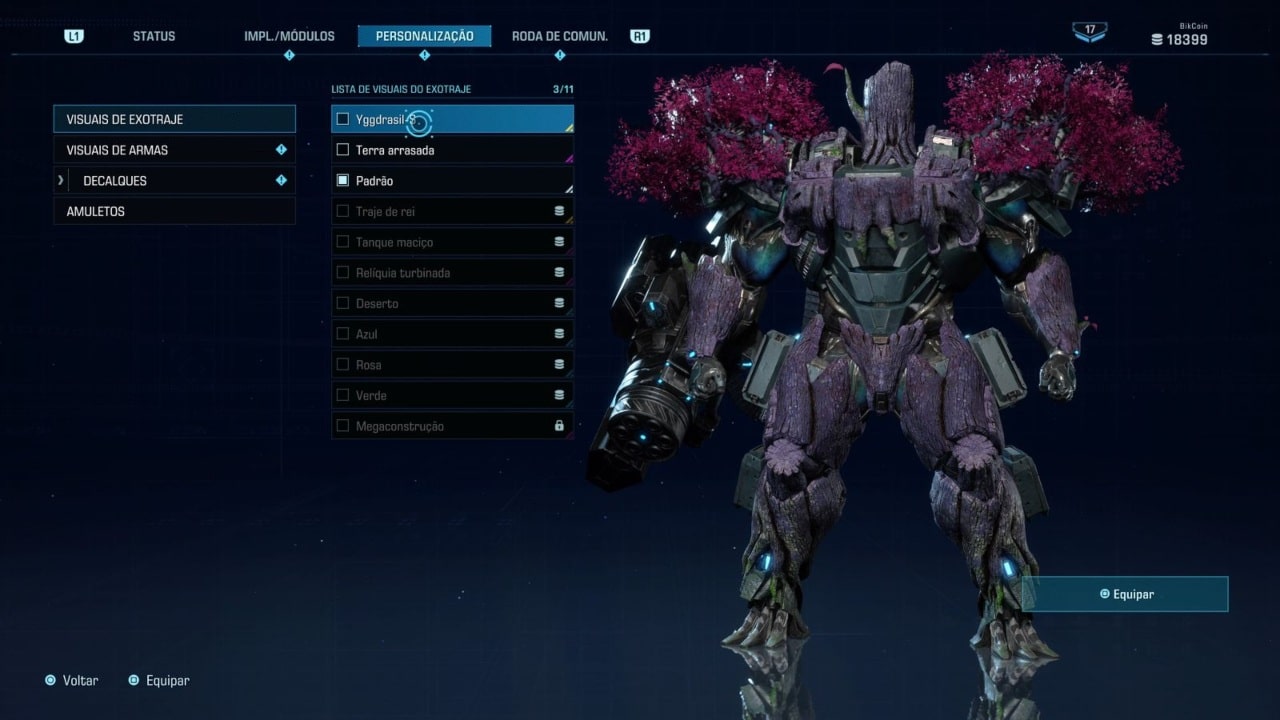Go to the Roda de Comun. tab
1280x720 pixels.
pos(559,36)
